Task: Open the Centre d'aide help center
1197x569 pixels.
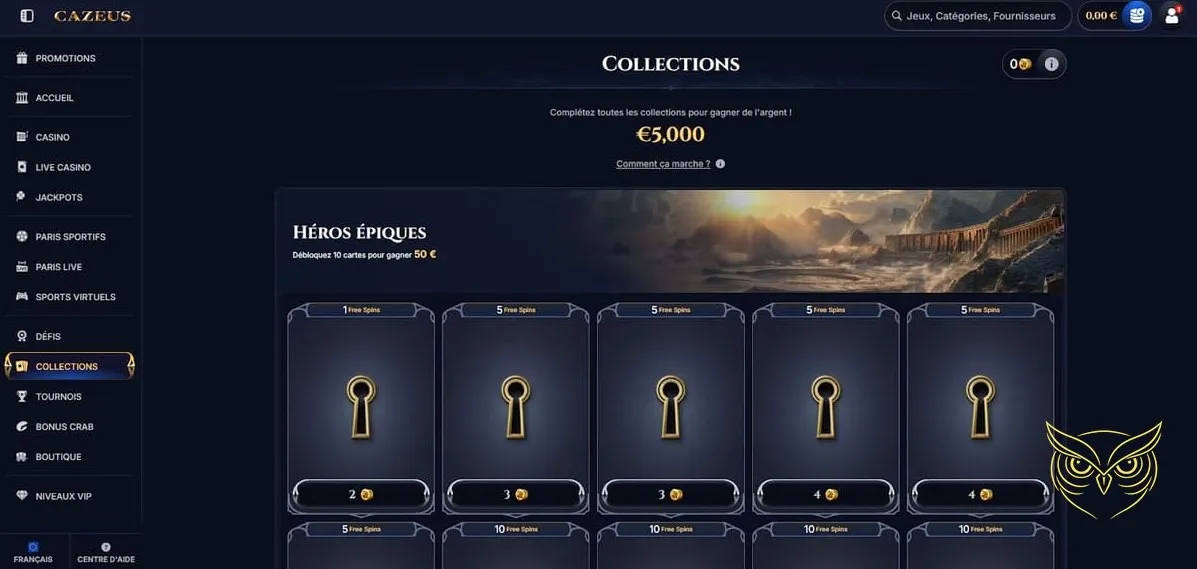Action: (x=106, y=553)
